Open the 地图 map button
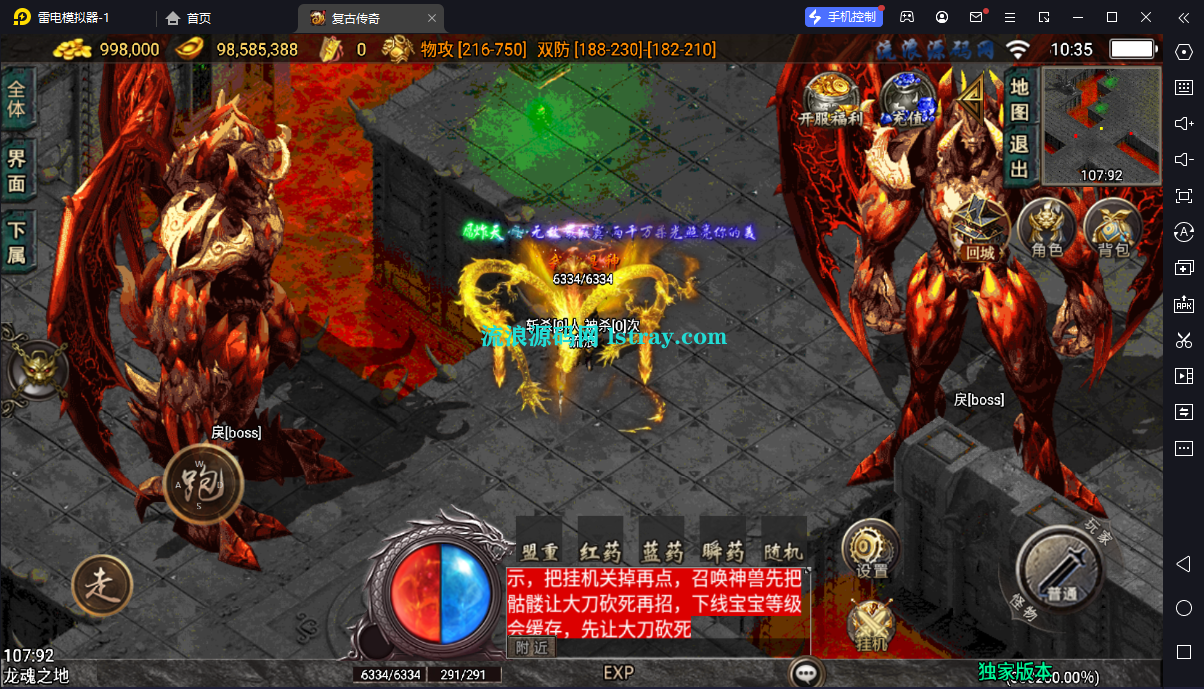Viewport: 1204px width, 689px height. pos(1019,99)
